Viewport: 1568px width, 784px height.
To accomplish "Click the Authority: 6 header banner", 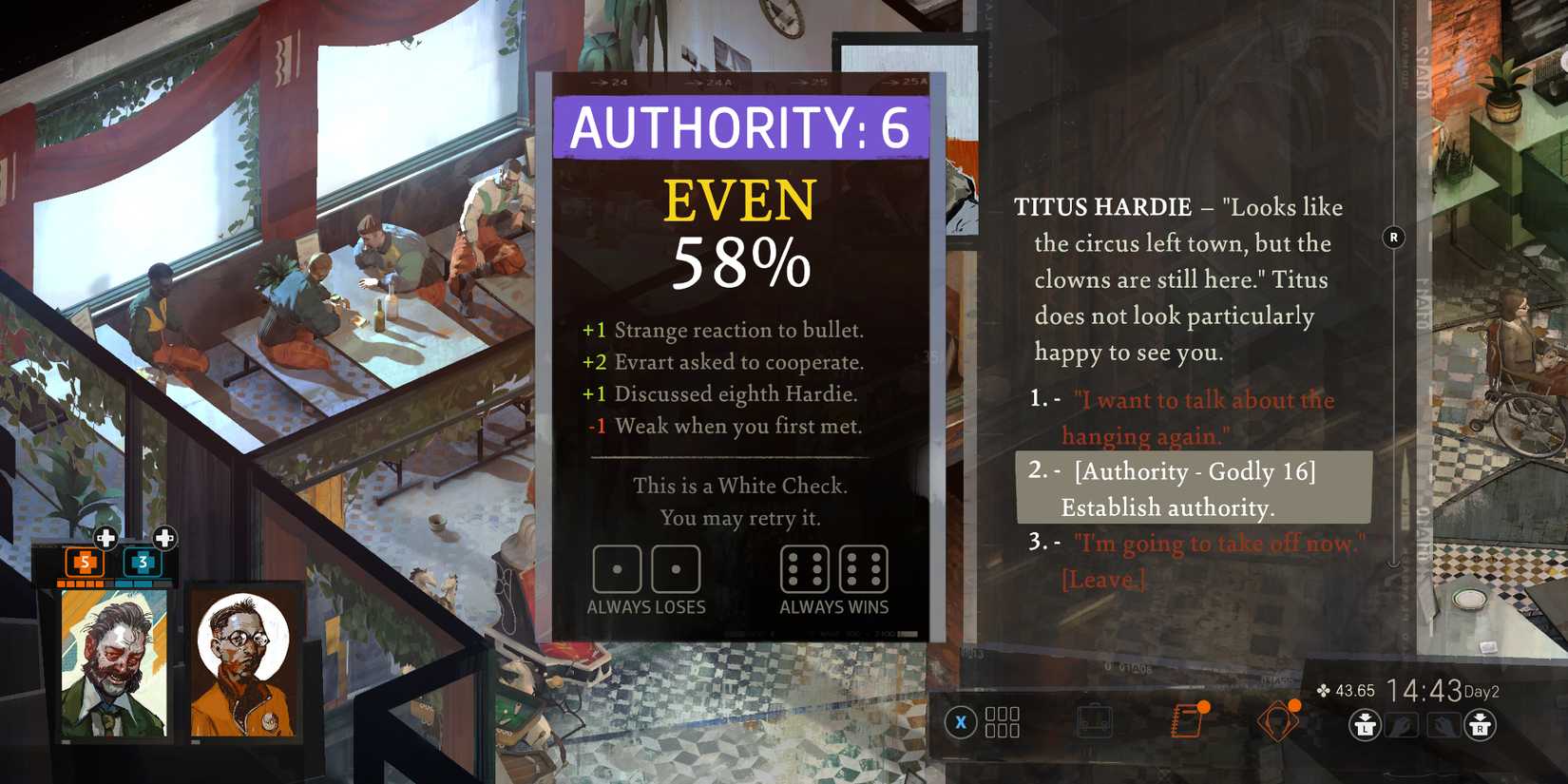I will click(x=739, y=126).
